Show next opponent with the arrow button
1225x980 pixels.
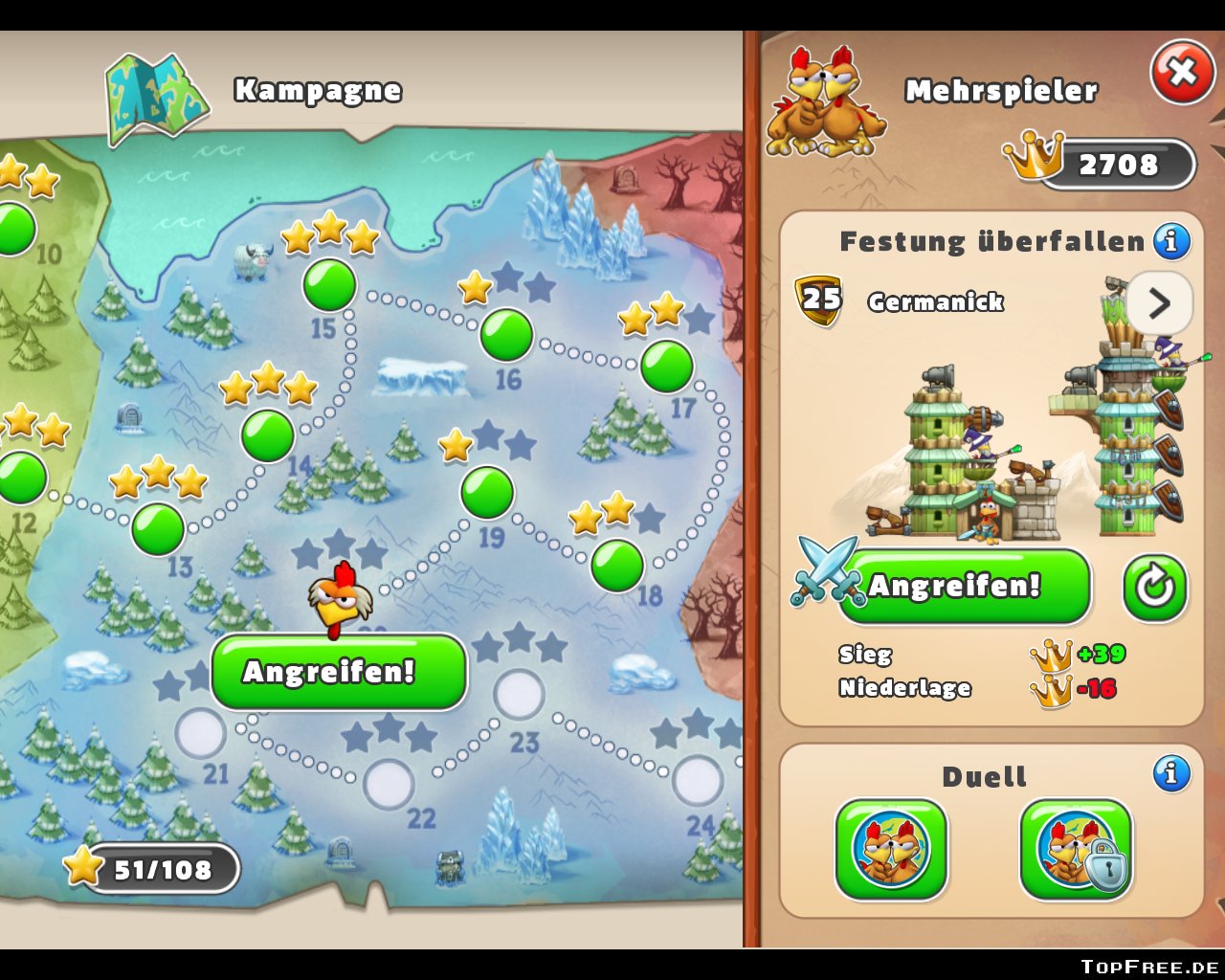[x=1159, y=303]
